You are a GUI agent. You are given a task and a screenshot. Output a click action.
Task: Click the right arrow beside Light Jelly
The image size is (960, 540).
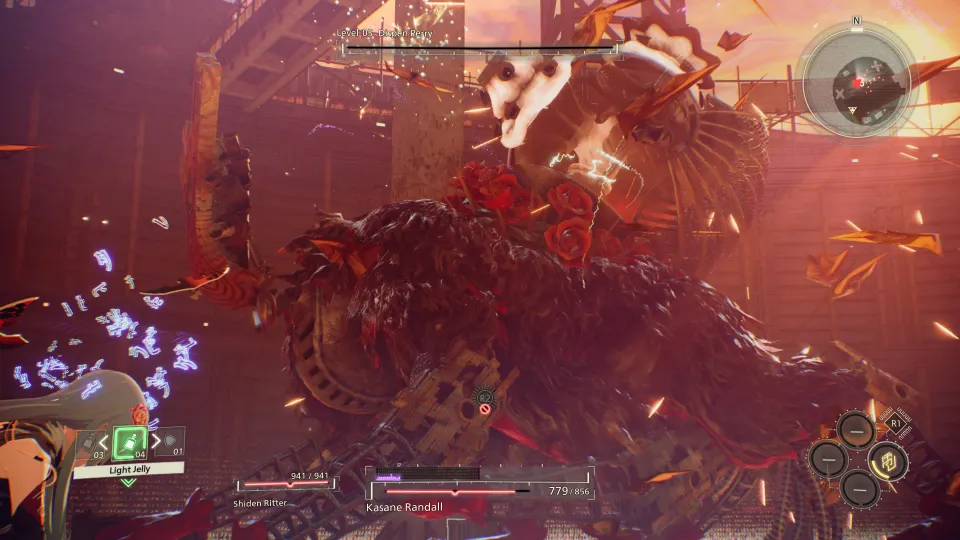coord(156,441)
